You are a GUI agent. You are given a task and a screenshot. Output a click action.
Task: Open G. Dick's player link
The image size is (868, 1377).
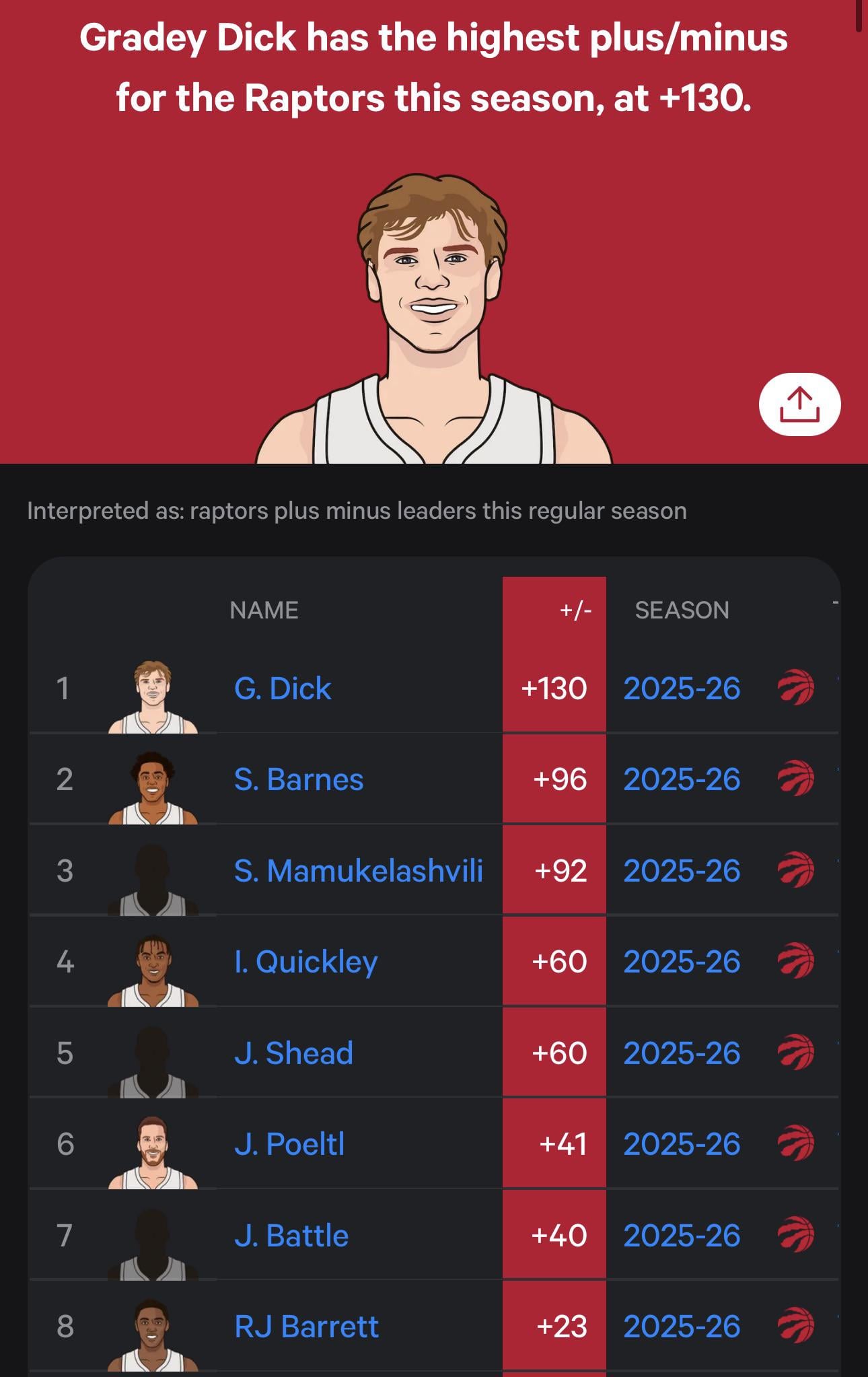[283, 688]
